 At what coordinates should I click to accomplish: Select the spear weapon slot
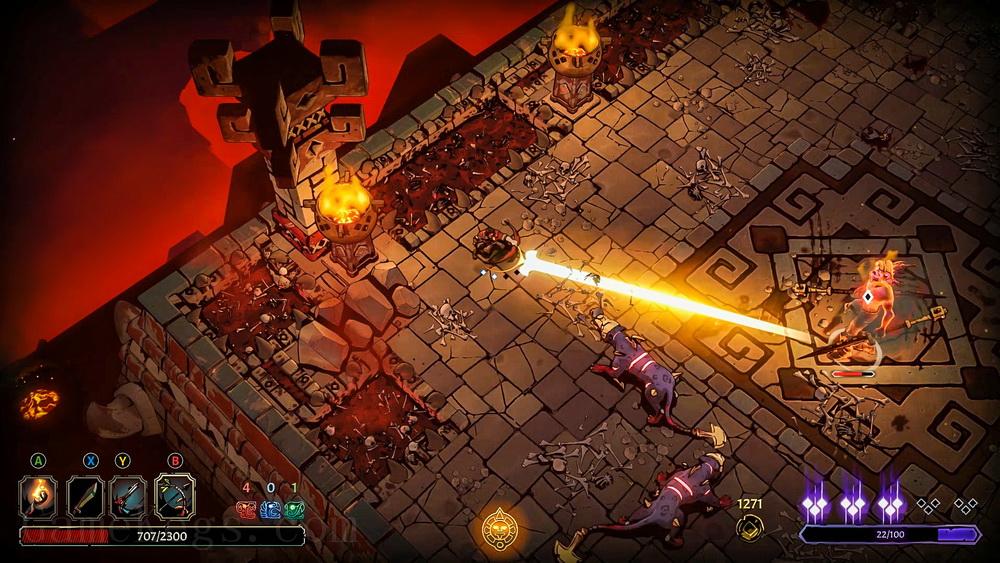tap(129, 496)
